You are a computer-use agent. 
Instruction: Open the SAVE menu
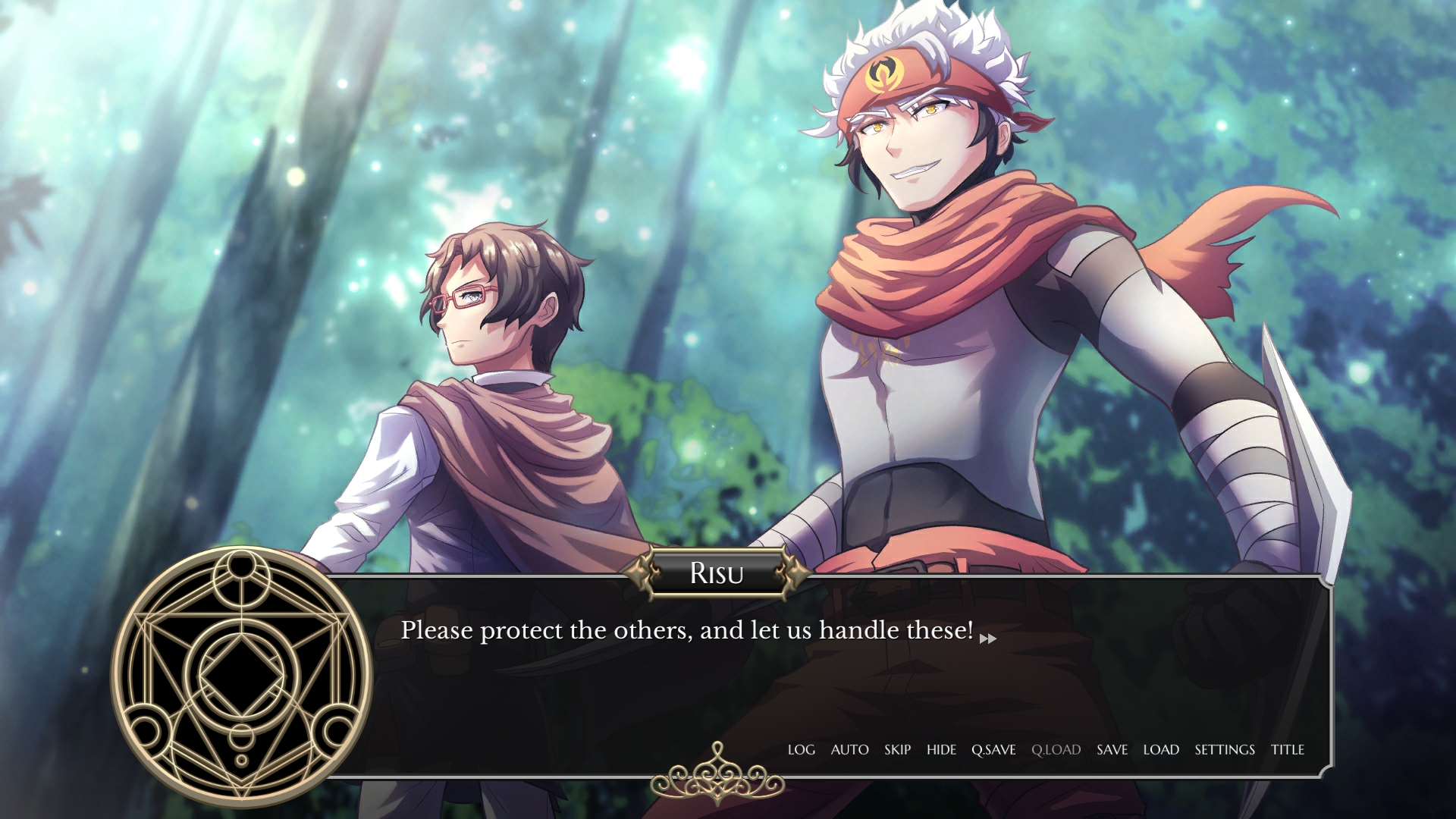click(1112, 750)
